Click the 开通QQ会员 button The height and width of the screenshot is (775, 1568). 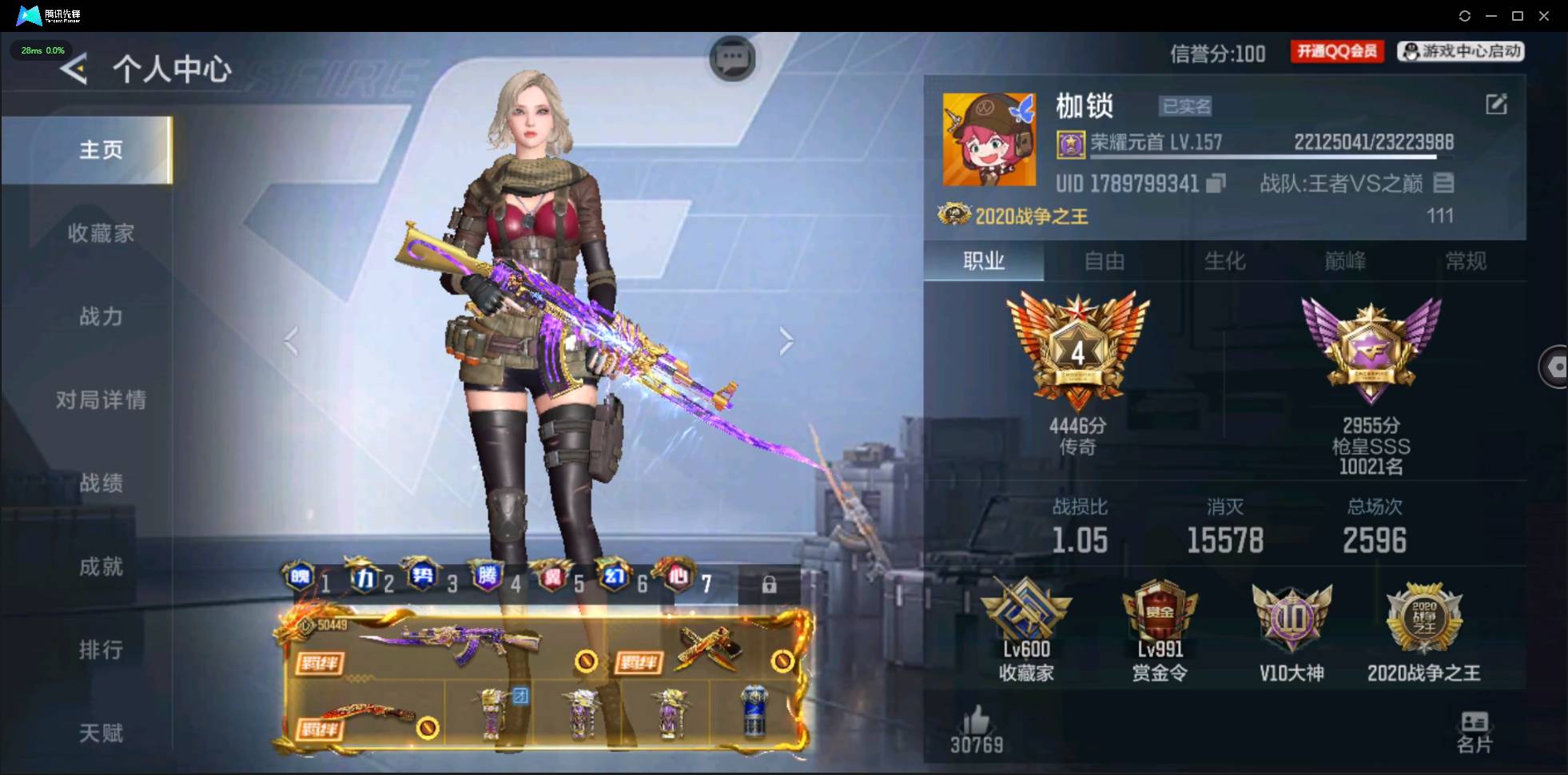click(x=1336, y=50)
